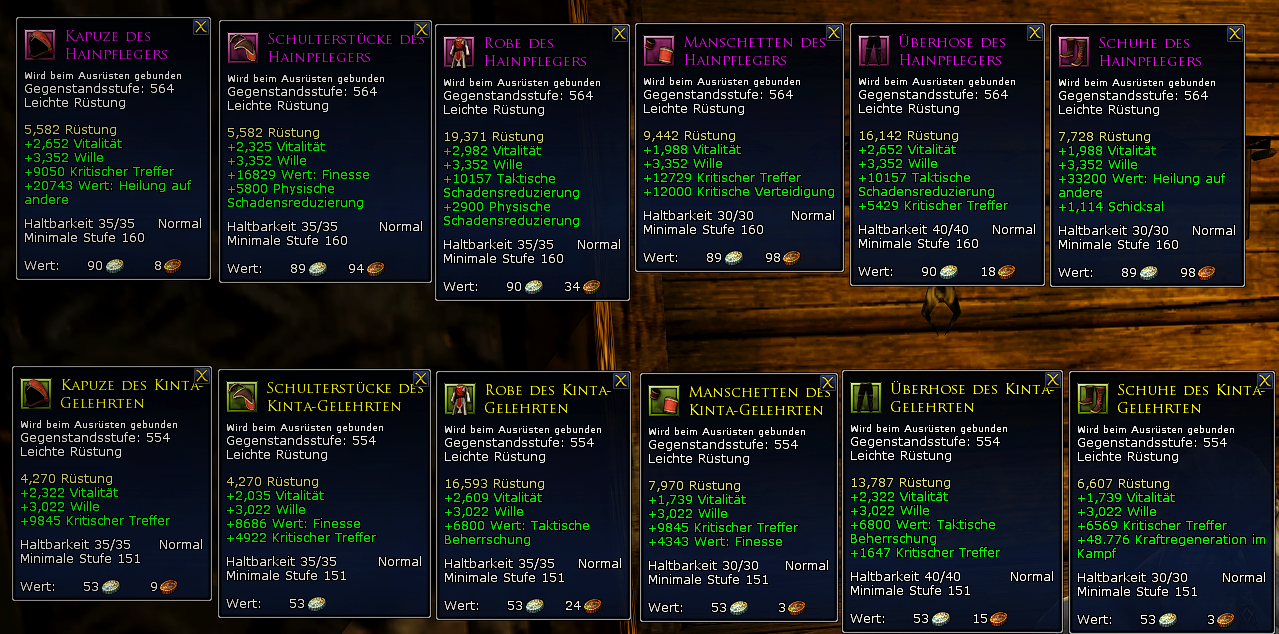This screenshot has height=634, width=1279.
Task: Select the Schuhe des Kinta-Gelehrten boots icon
Action: point(1092,399)
